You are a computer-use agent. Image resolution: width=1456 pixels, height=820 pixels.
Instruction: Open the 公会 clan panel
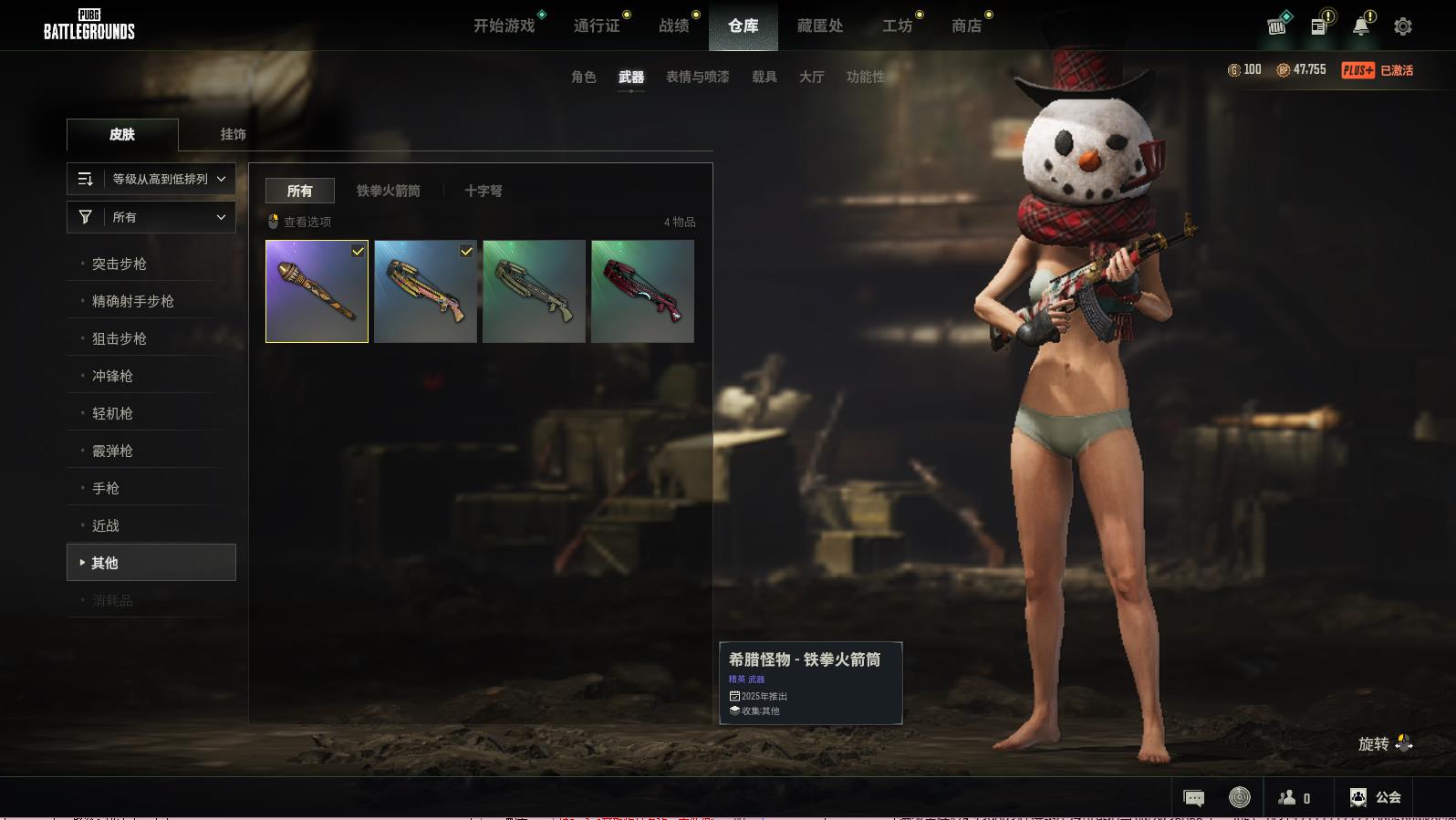pyautogui.click(x=1376, y=798)
